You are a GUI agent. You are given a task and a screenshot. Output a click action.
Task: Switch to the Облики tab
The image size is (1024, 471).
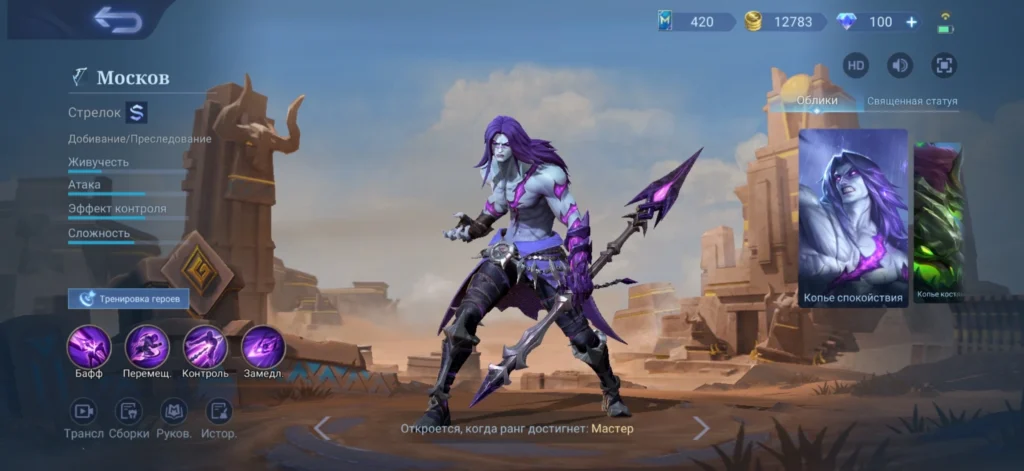(x=817, y=101)
